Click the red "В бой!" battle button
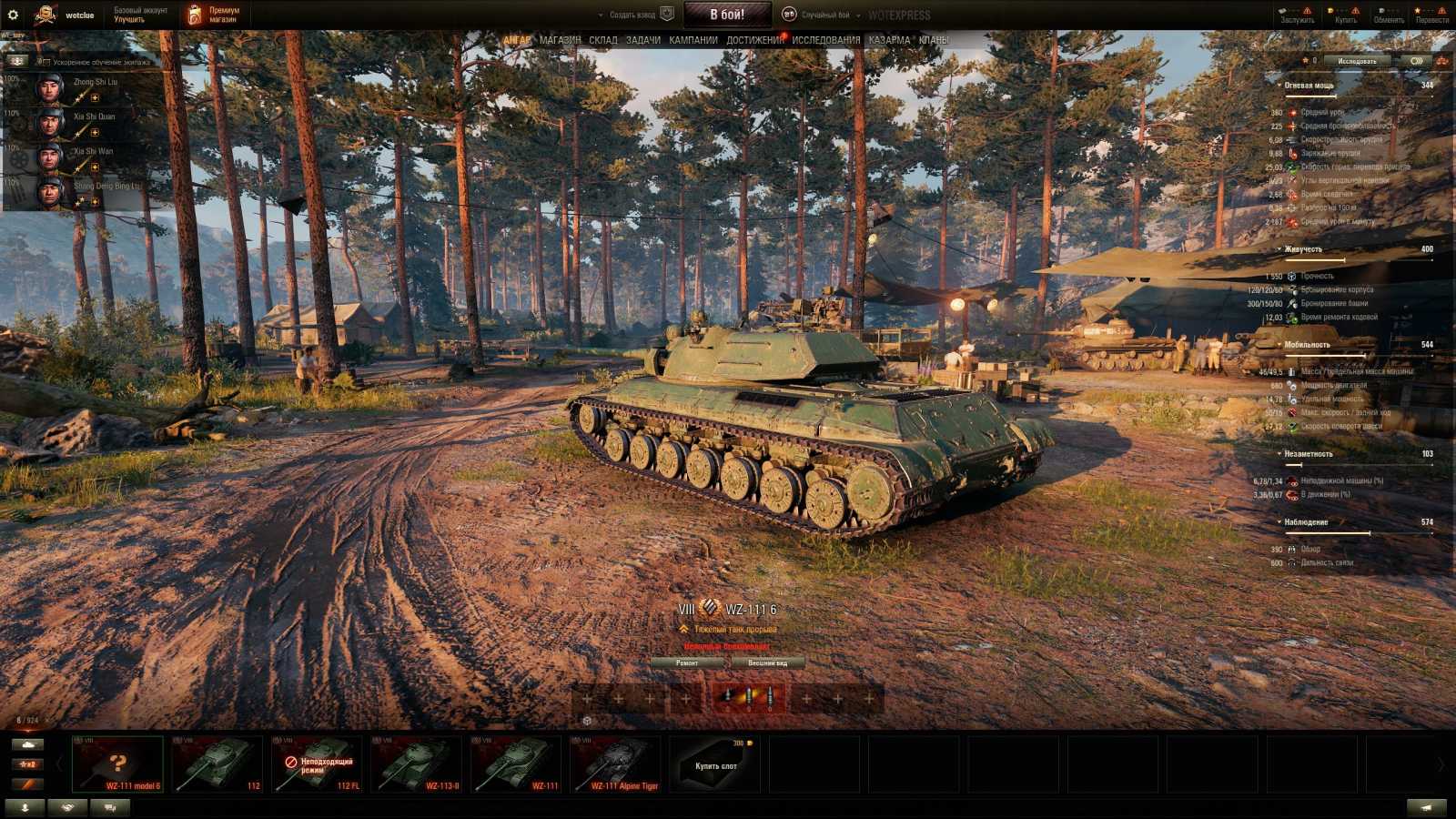This screenshot has height=819, width=1456. [x=726, y=15]
